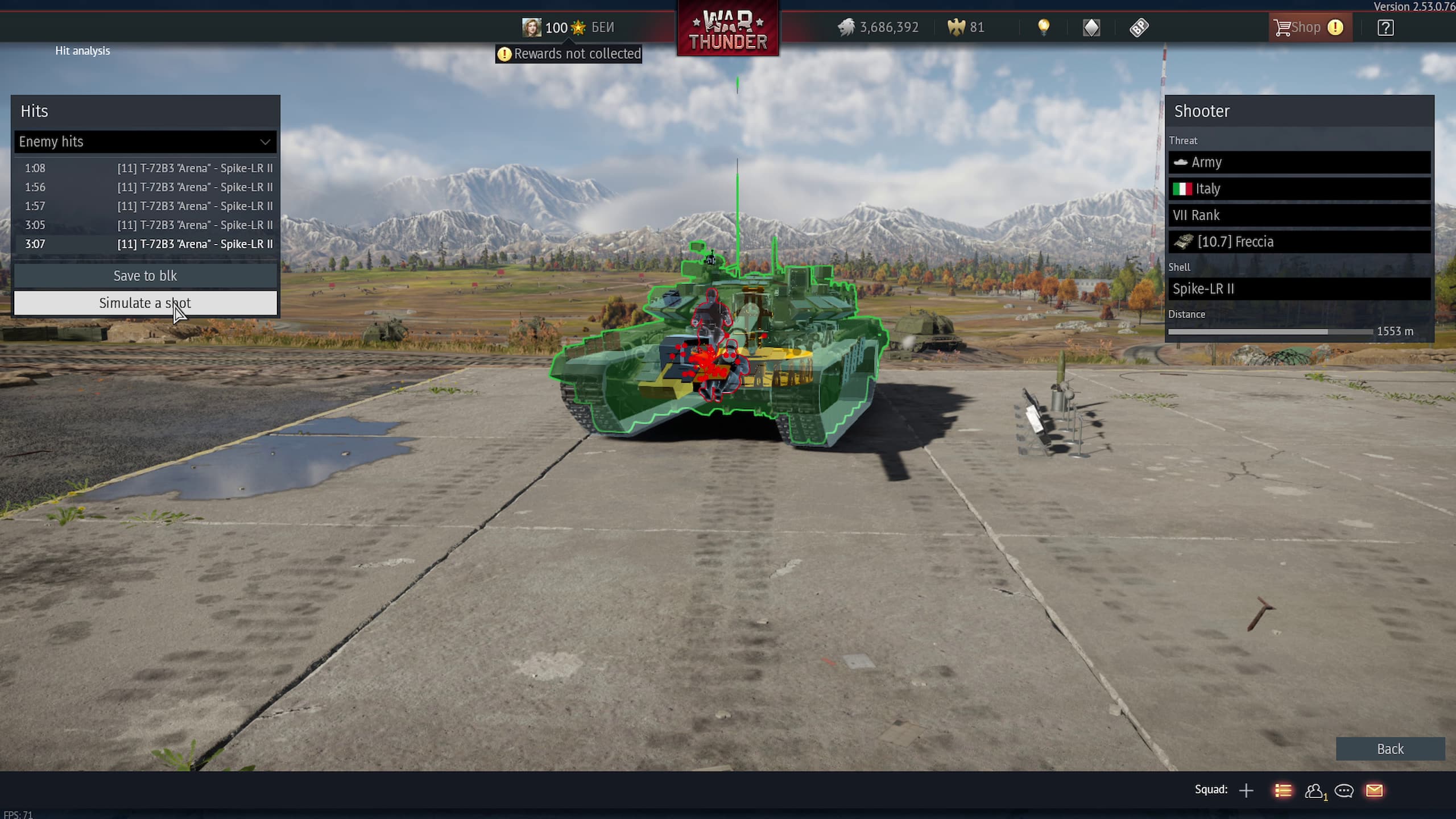This screenshot has width=1456, height=819.
Task: Click the Save to blk button
Action: [x=145, y=276]
